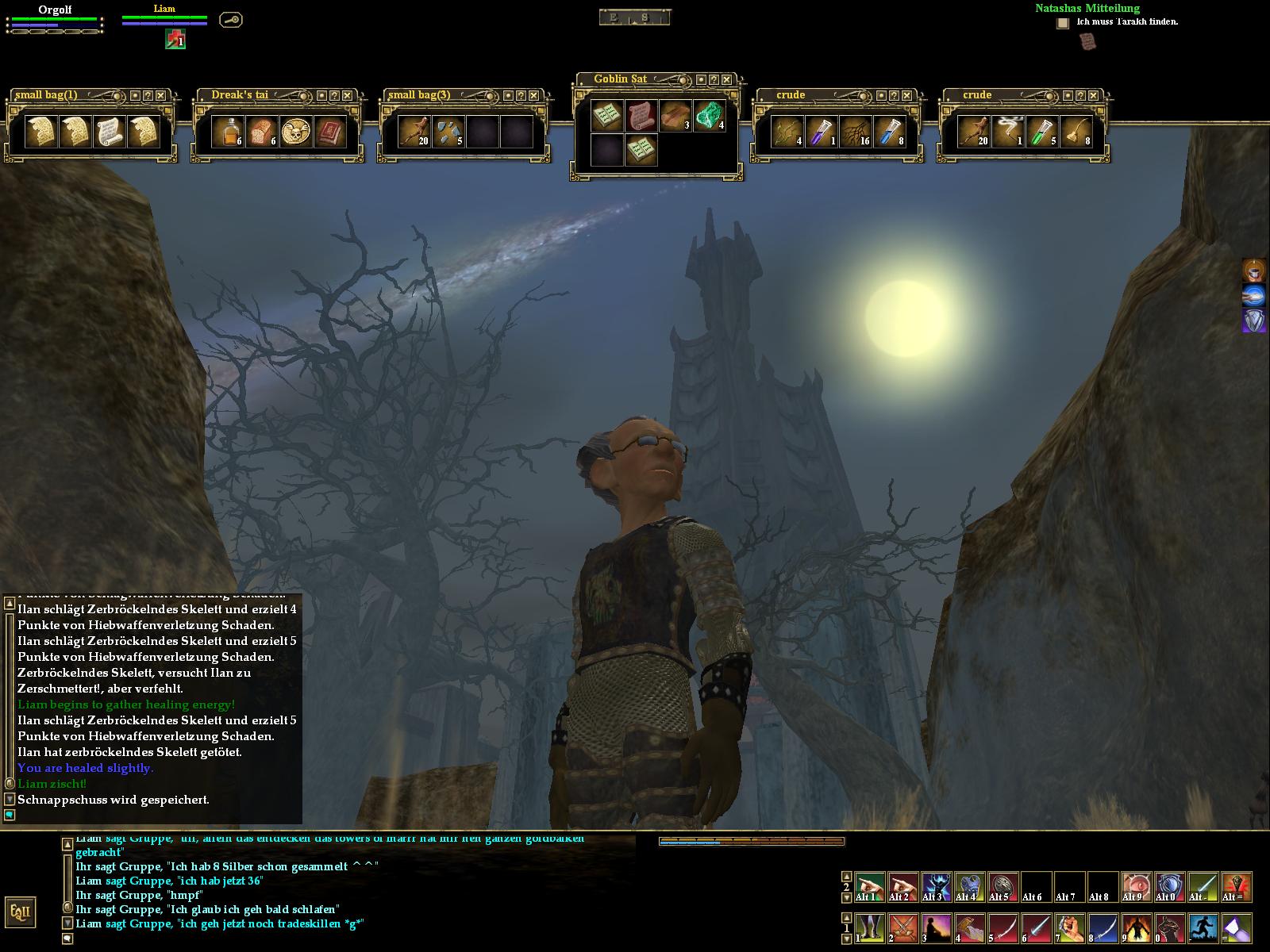This screenshot has width=1270, height=952.
Task: Activate the clenched fist ability in slot 7
Action: pyautogui.click(x=1070, y=927)
